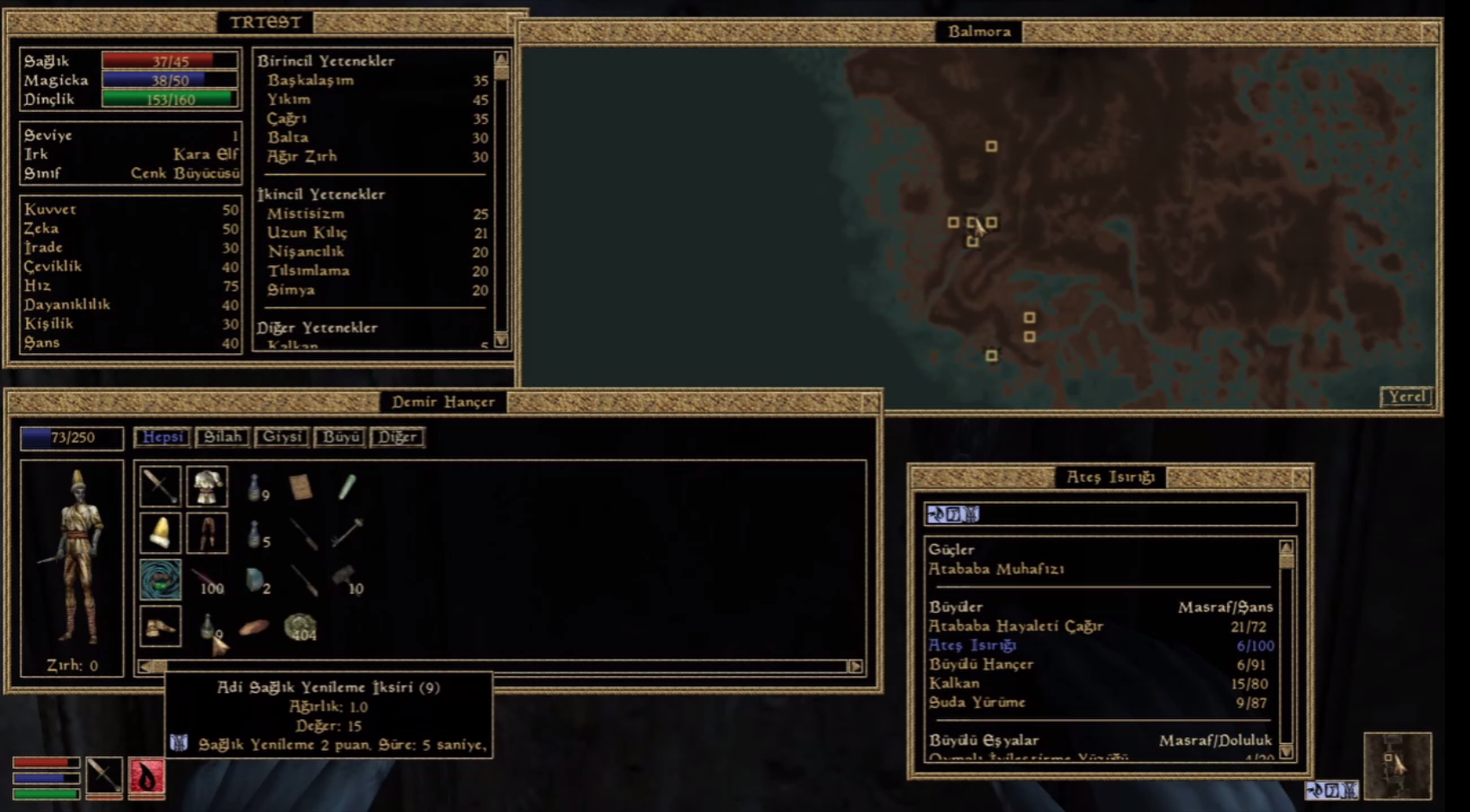Image resolution: width=1470 pixels, height=812 pixels.
Task: Click the yellow pointed hat item
Action: [160, 533]
